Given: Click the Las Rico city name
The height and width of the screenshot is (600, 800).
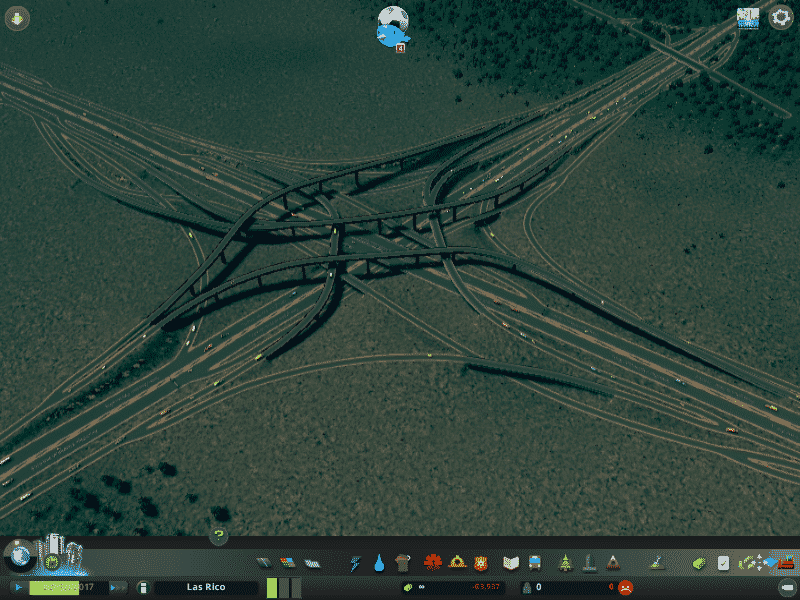Looking at the screenshot, I should point(205,587).
